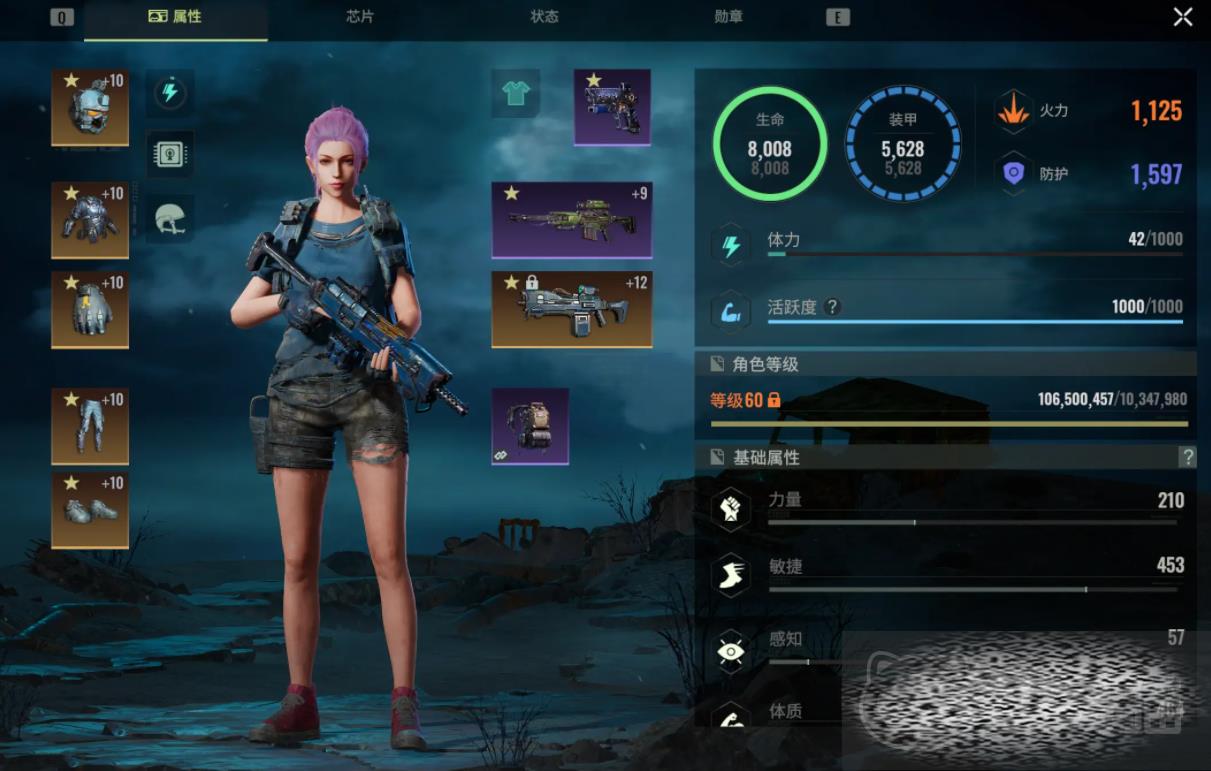Select the +10 shoes equipment slot
Viewport: 1211px width, 771px height.
[90, 510]
